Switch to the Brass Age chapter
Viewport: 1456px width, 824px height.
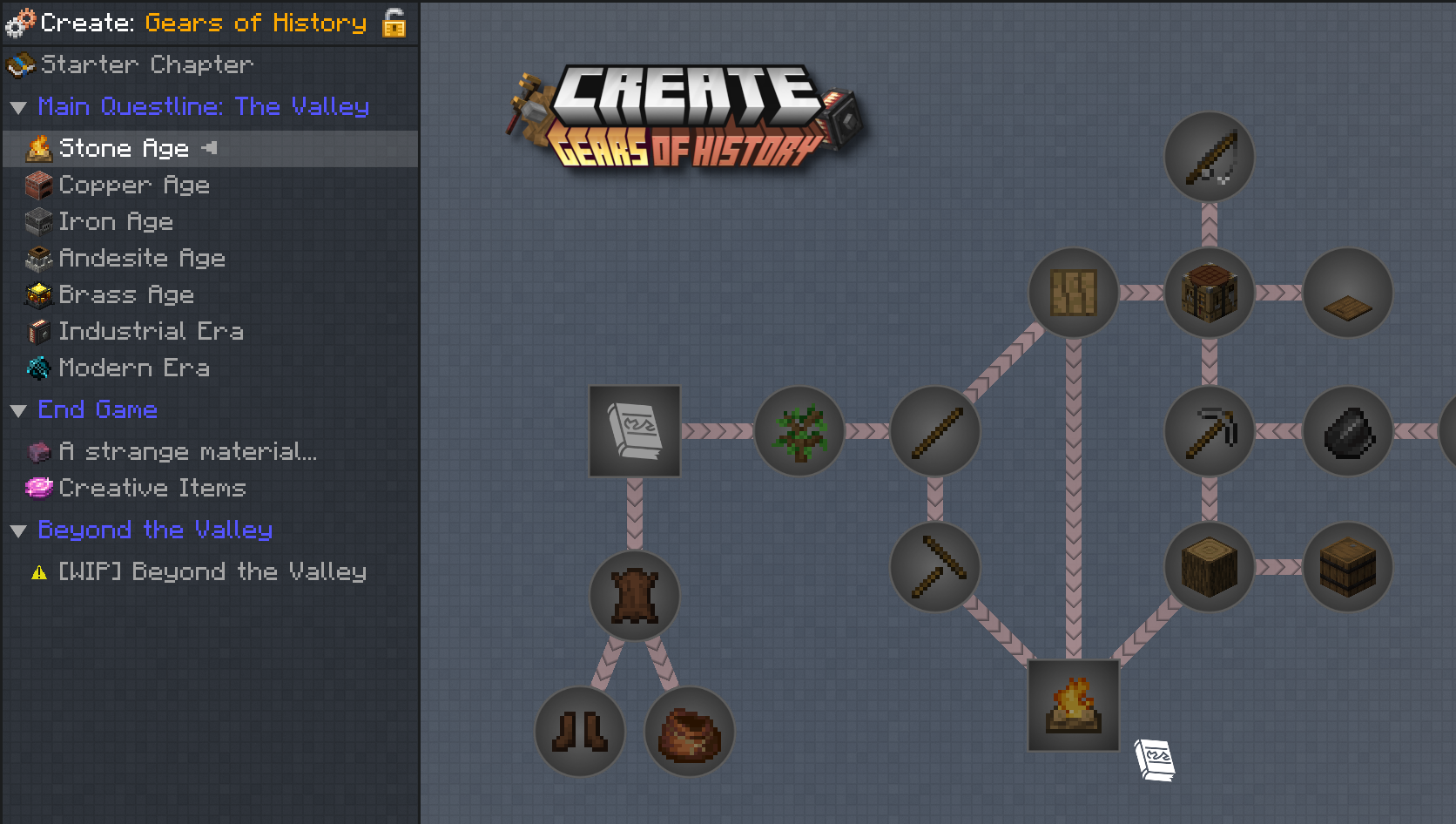(x=126, y=294)
